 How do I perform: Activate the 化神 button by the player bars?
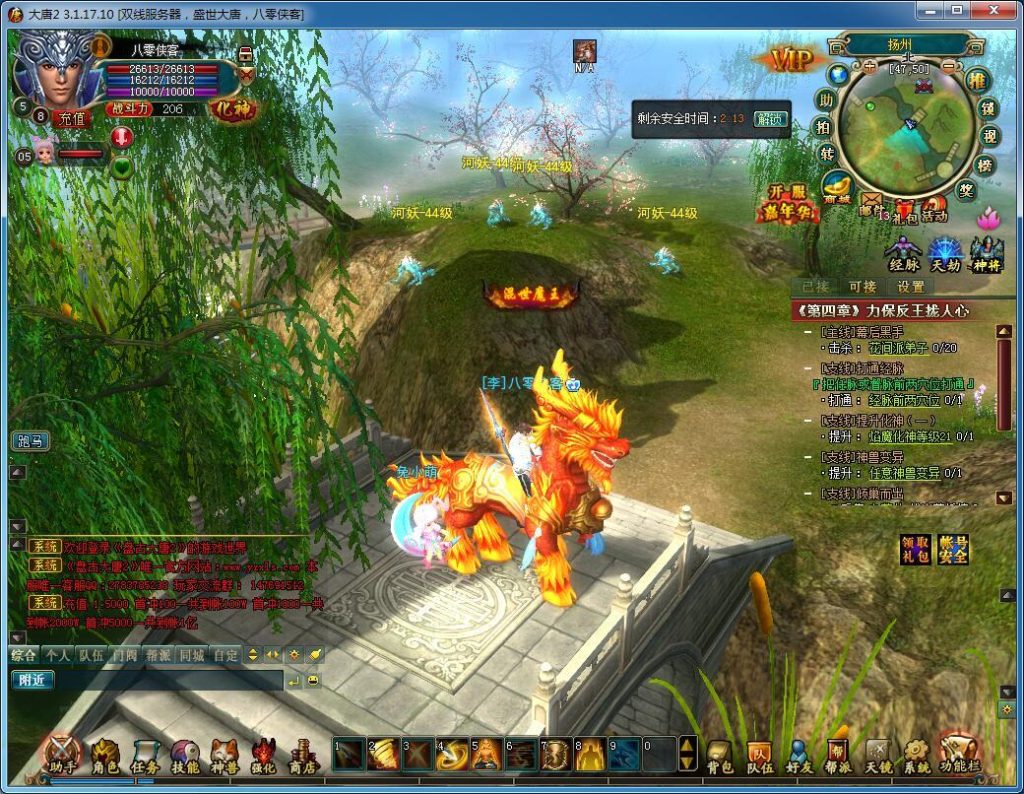click(x=233, y=106)
